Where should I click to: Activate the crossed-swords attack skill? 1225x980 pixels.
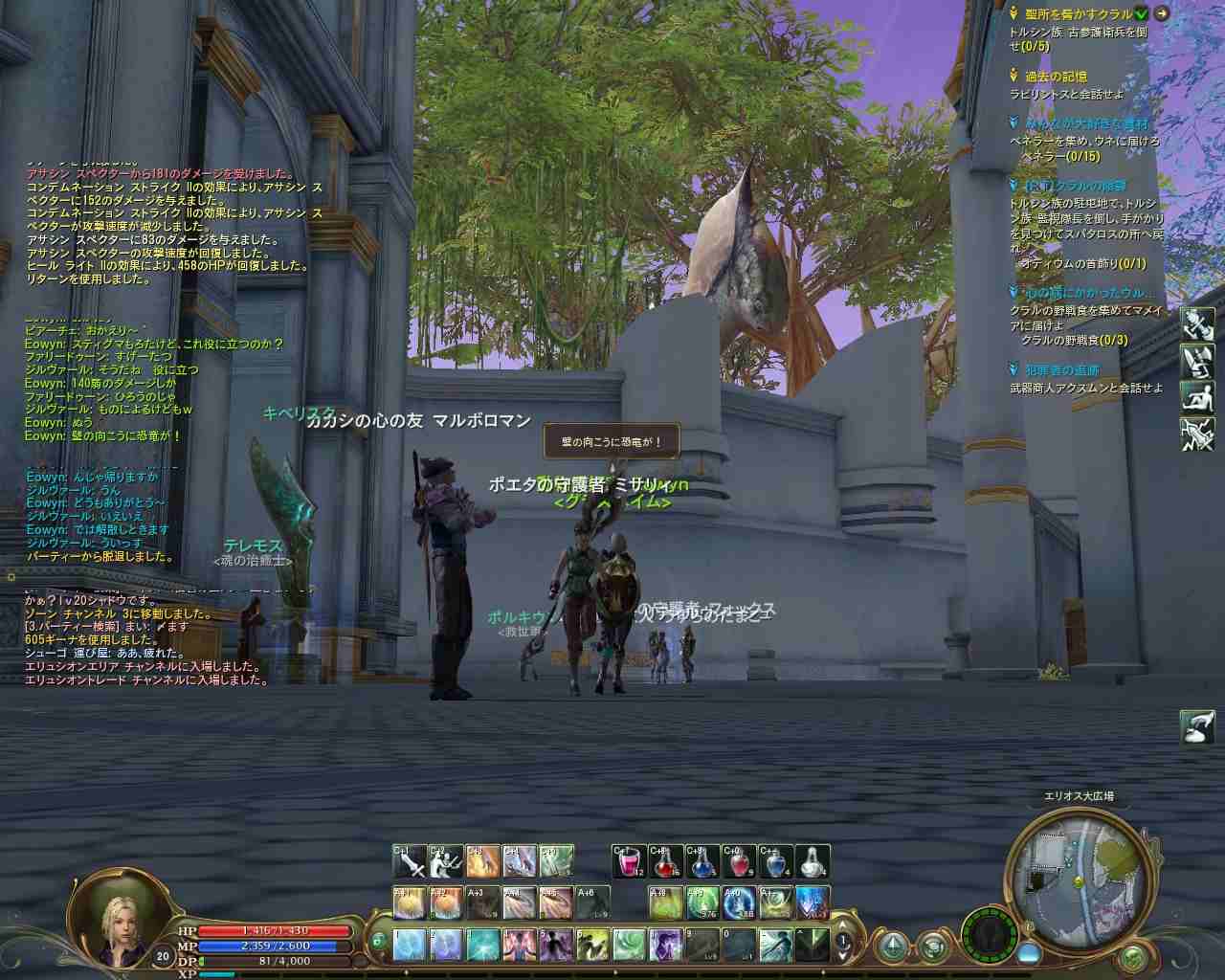pyautogui.click(x=411, y=862)
